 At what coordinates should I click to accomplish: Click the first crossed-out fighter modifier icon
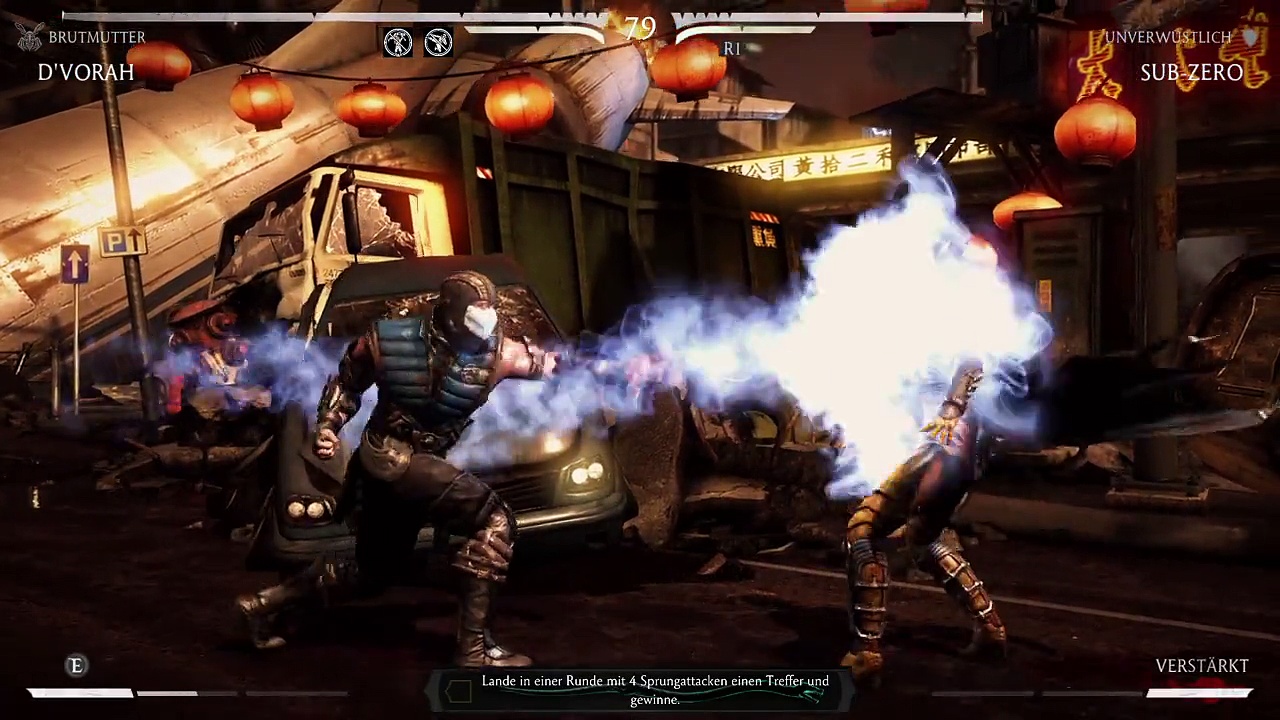(398, 42)
